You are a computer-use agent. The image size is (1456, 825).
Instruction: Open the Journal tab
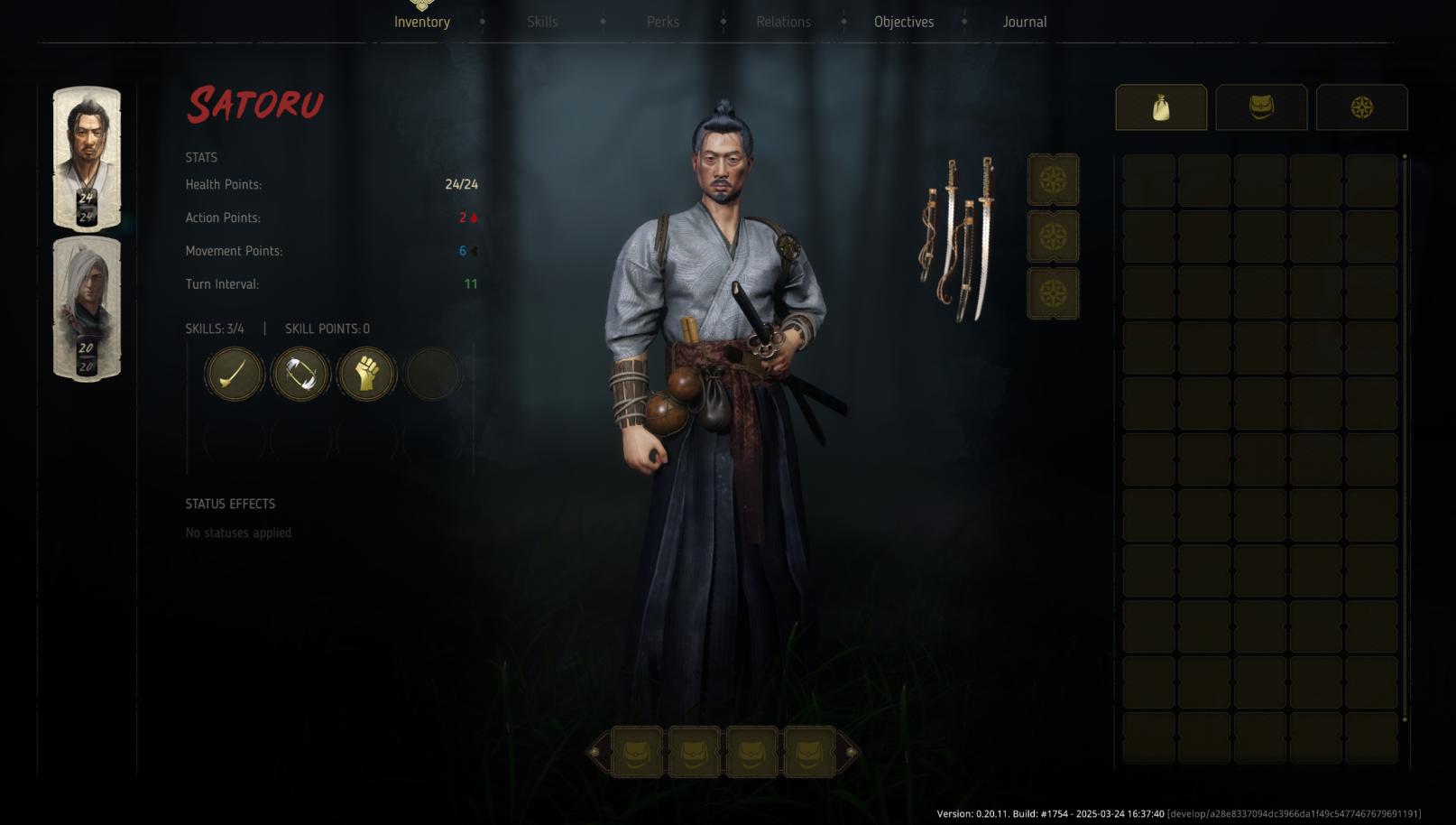1024,21
